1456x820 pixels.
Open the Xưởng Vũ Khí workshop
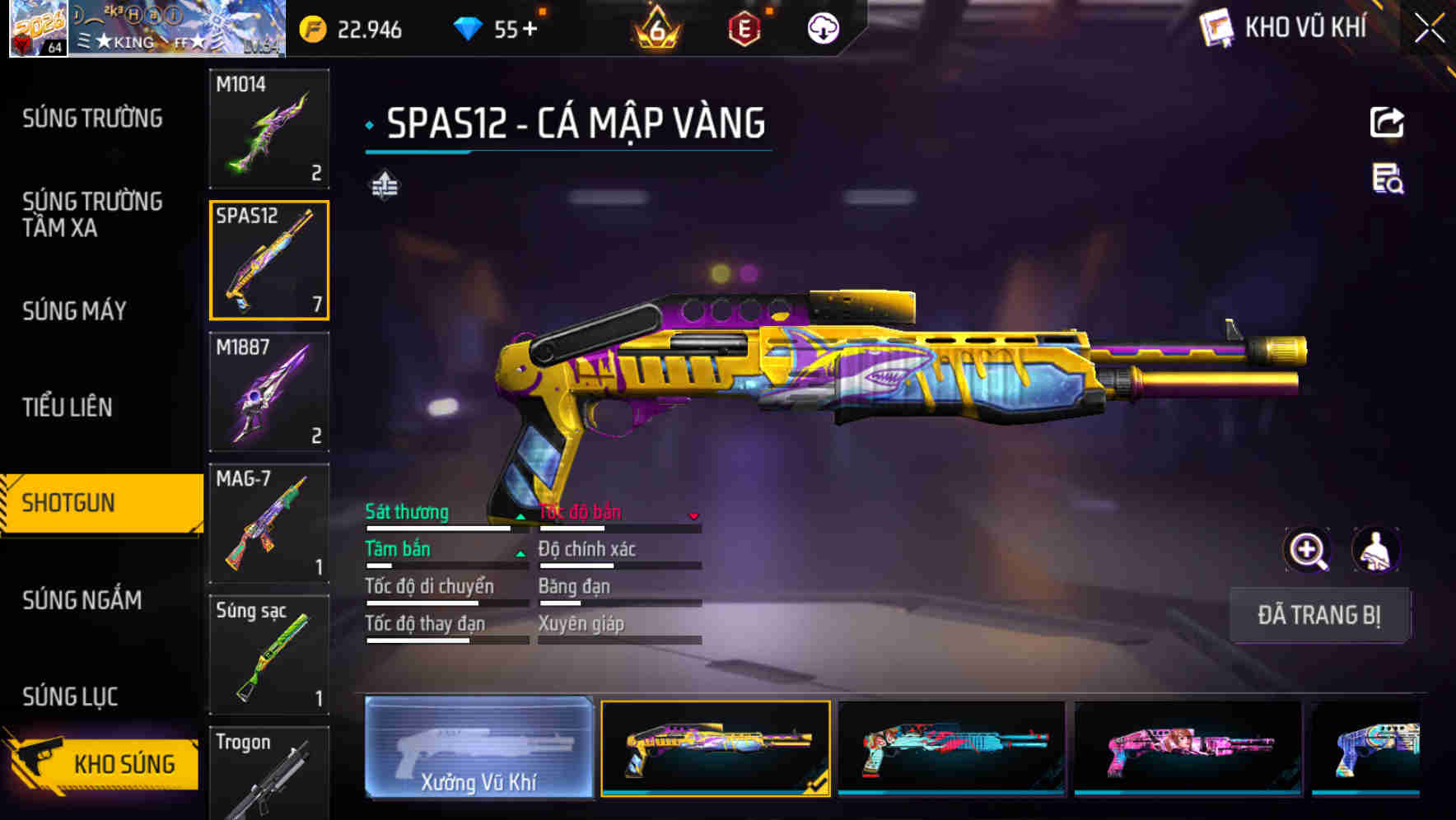coord(478,748)
